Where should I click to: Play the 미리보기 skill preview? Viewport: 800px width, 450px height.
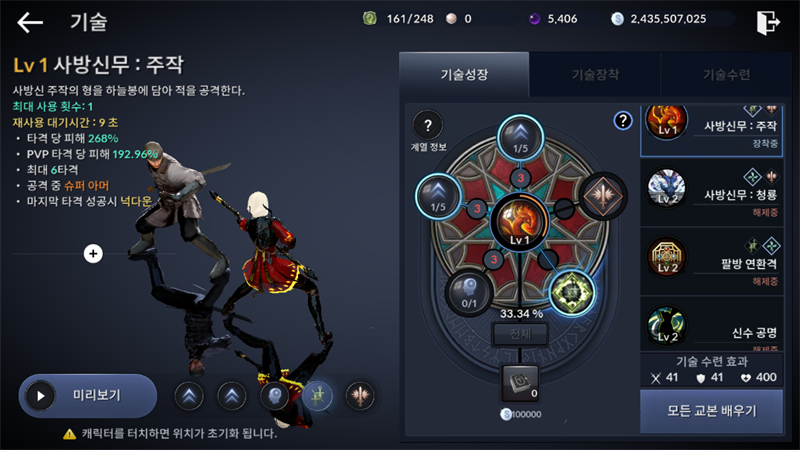[x=87, y=395]
